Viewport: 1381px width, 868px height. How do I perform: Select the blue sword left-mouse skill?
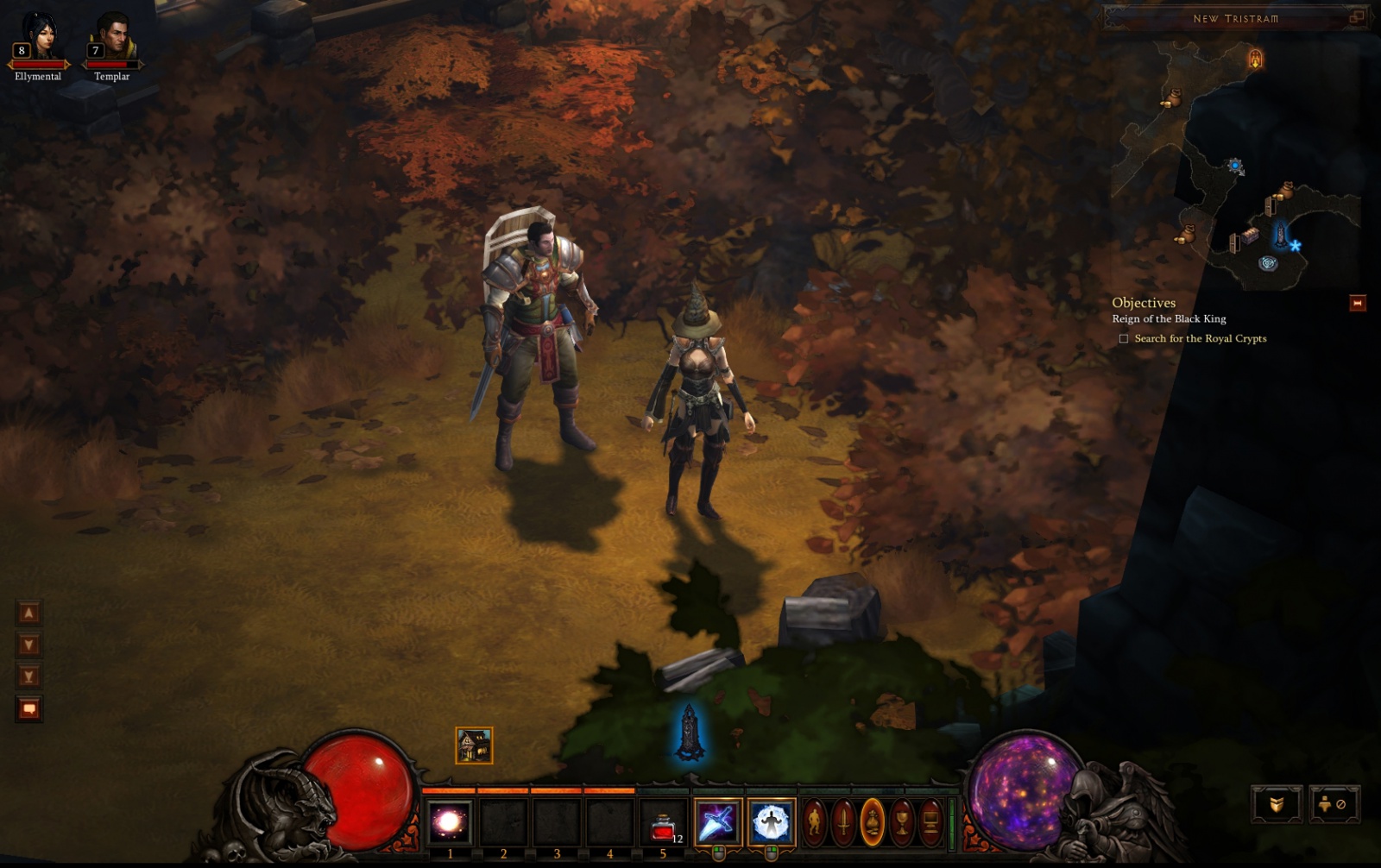[717, 822]
